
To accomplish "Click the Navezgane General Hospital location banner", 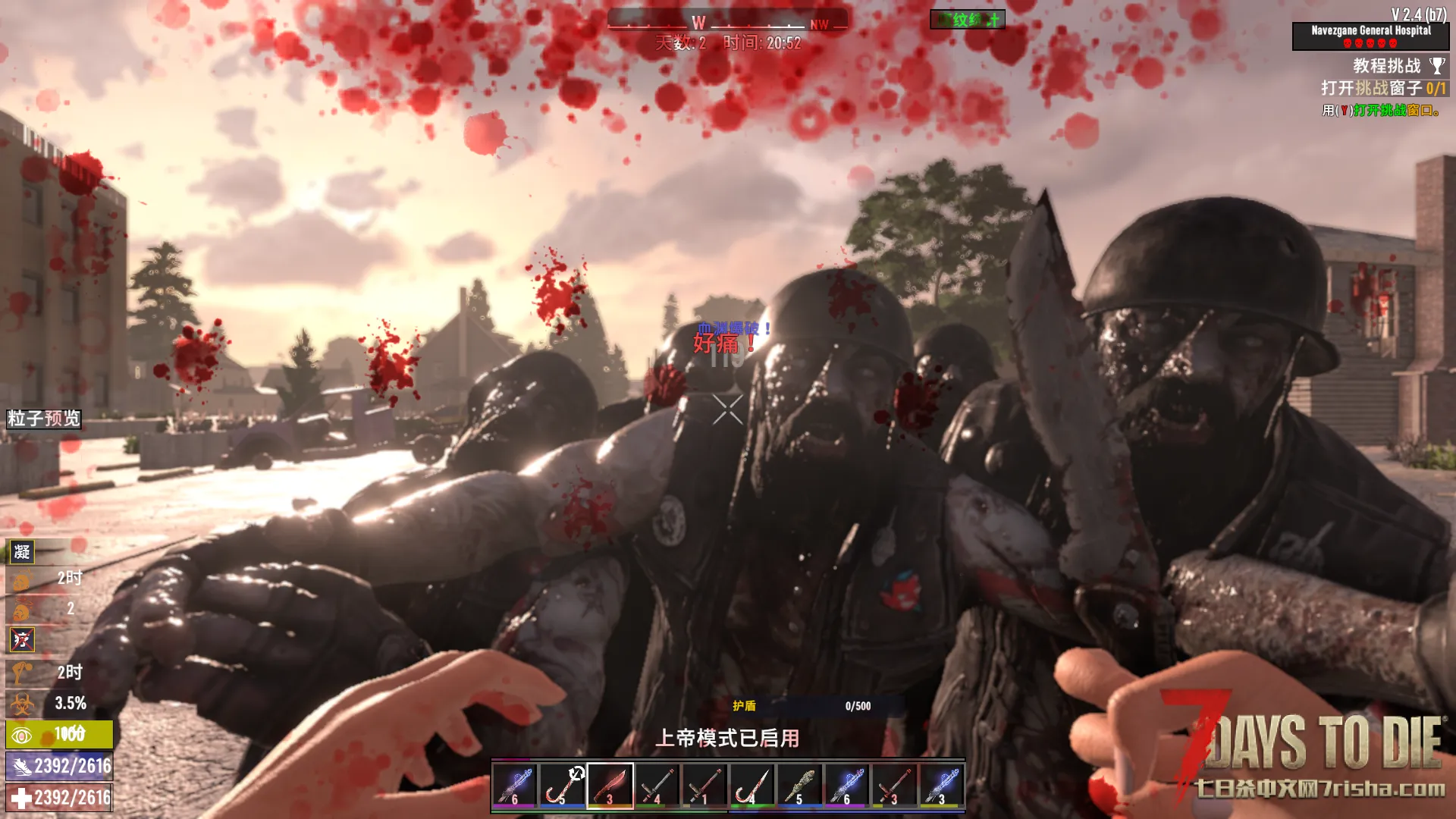I will (1370, 35).
